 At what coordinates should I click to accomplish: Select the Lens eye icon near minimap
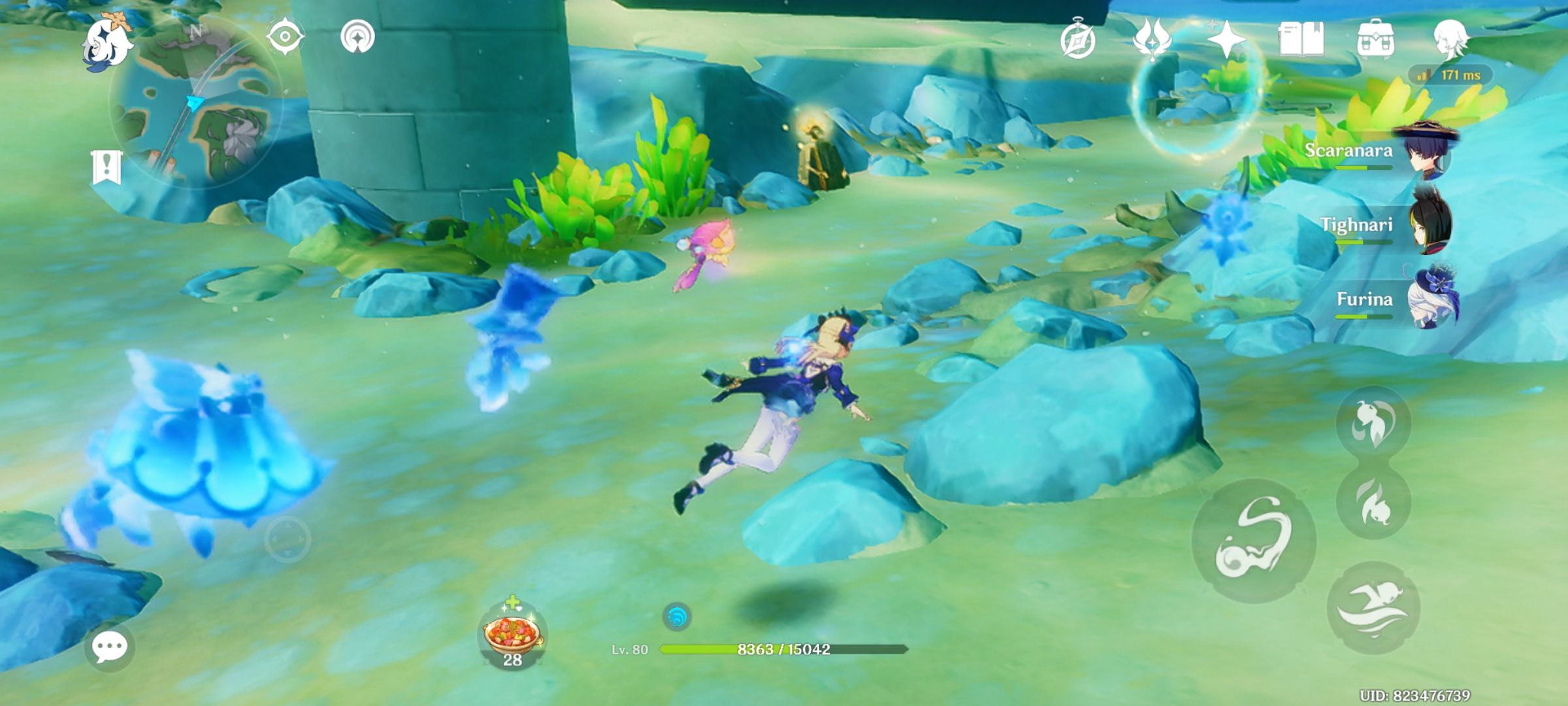click(x=284, y=37)
